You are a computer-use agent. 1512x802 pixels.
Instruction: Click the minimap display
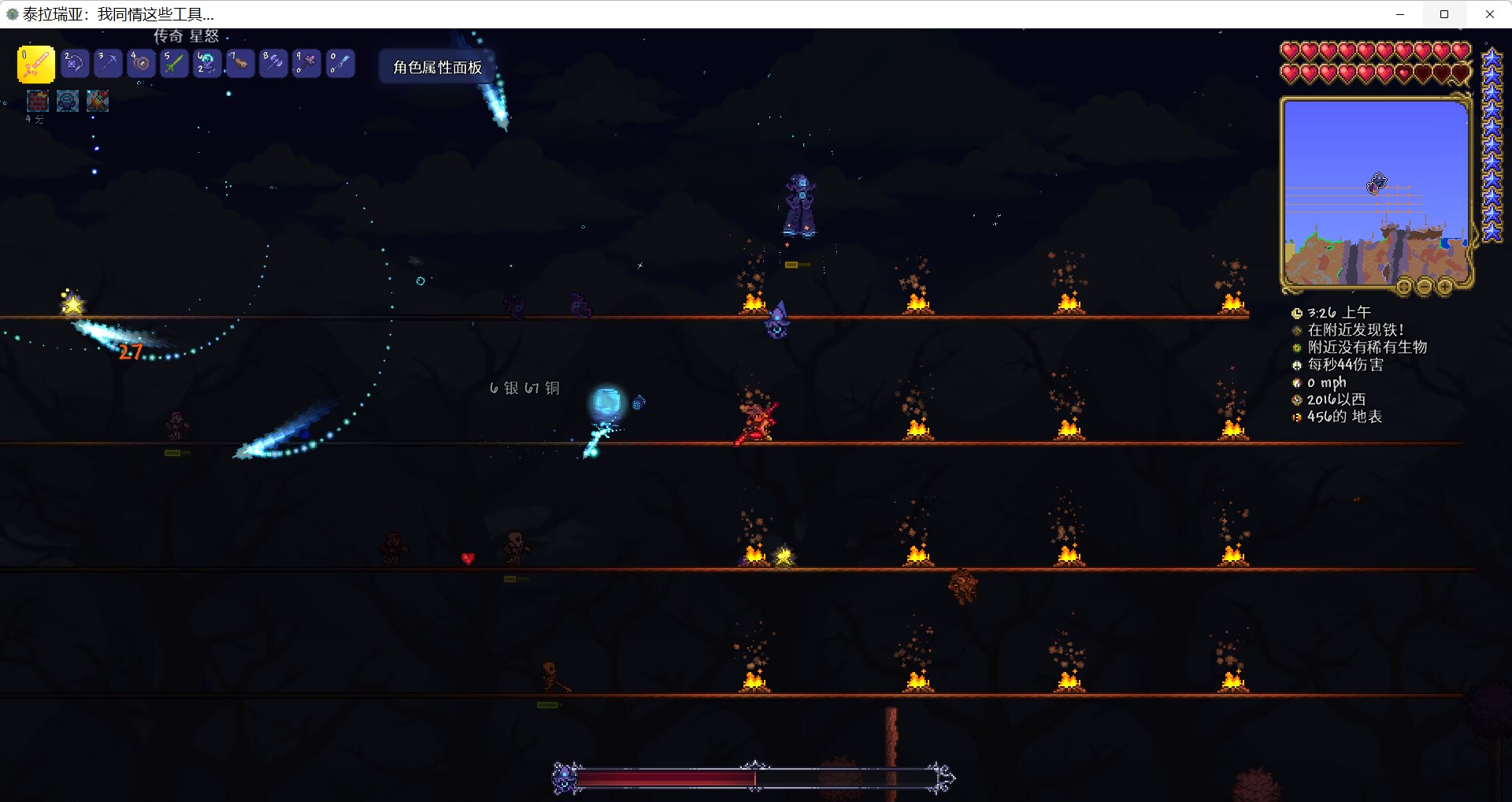1376,193
